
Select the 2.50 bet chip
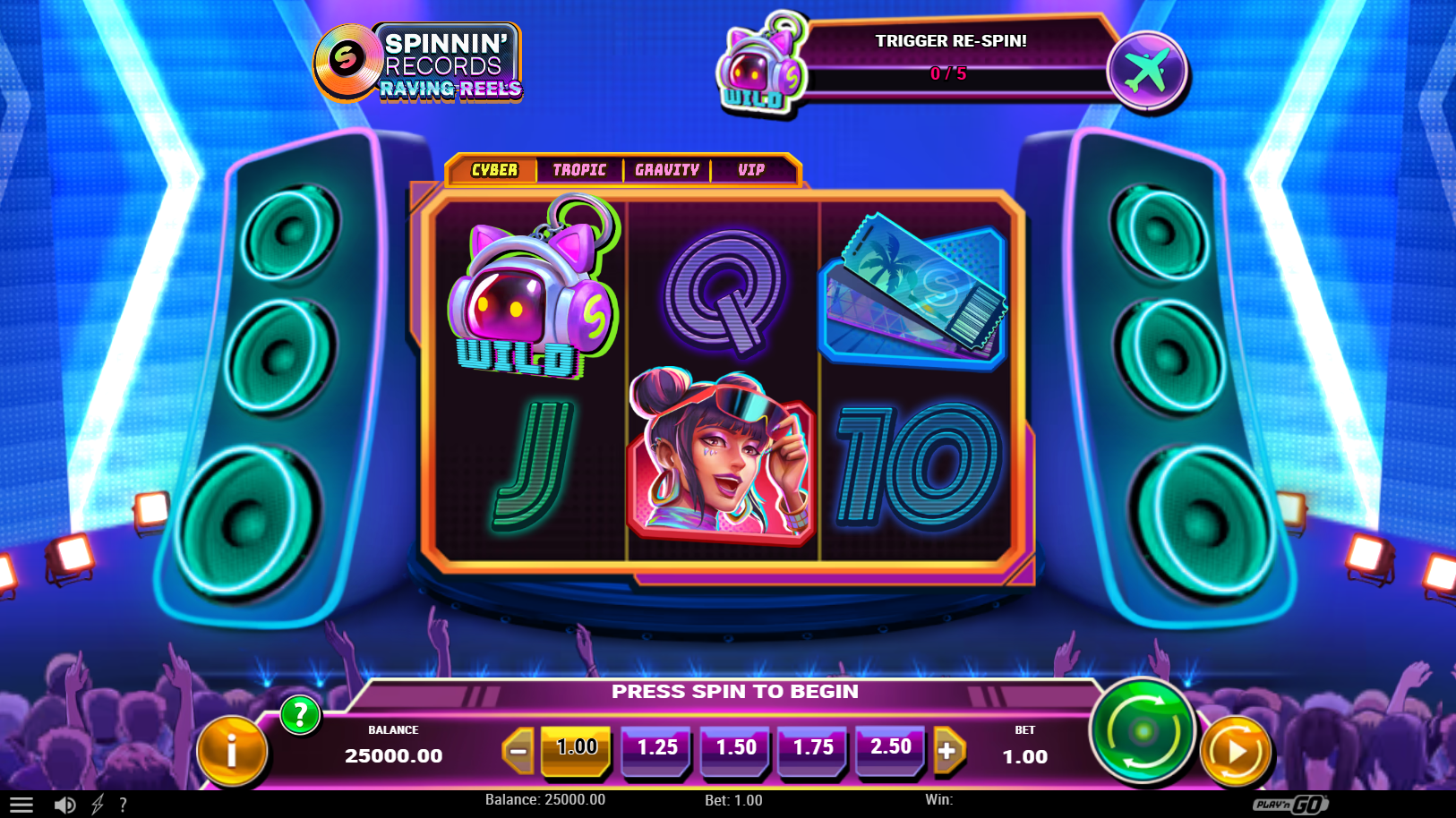pyautogui.click(x=890, y=750)
